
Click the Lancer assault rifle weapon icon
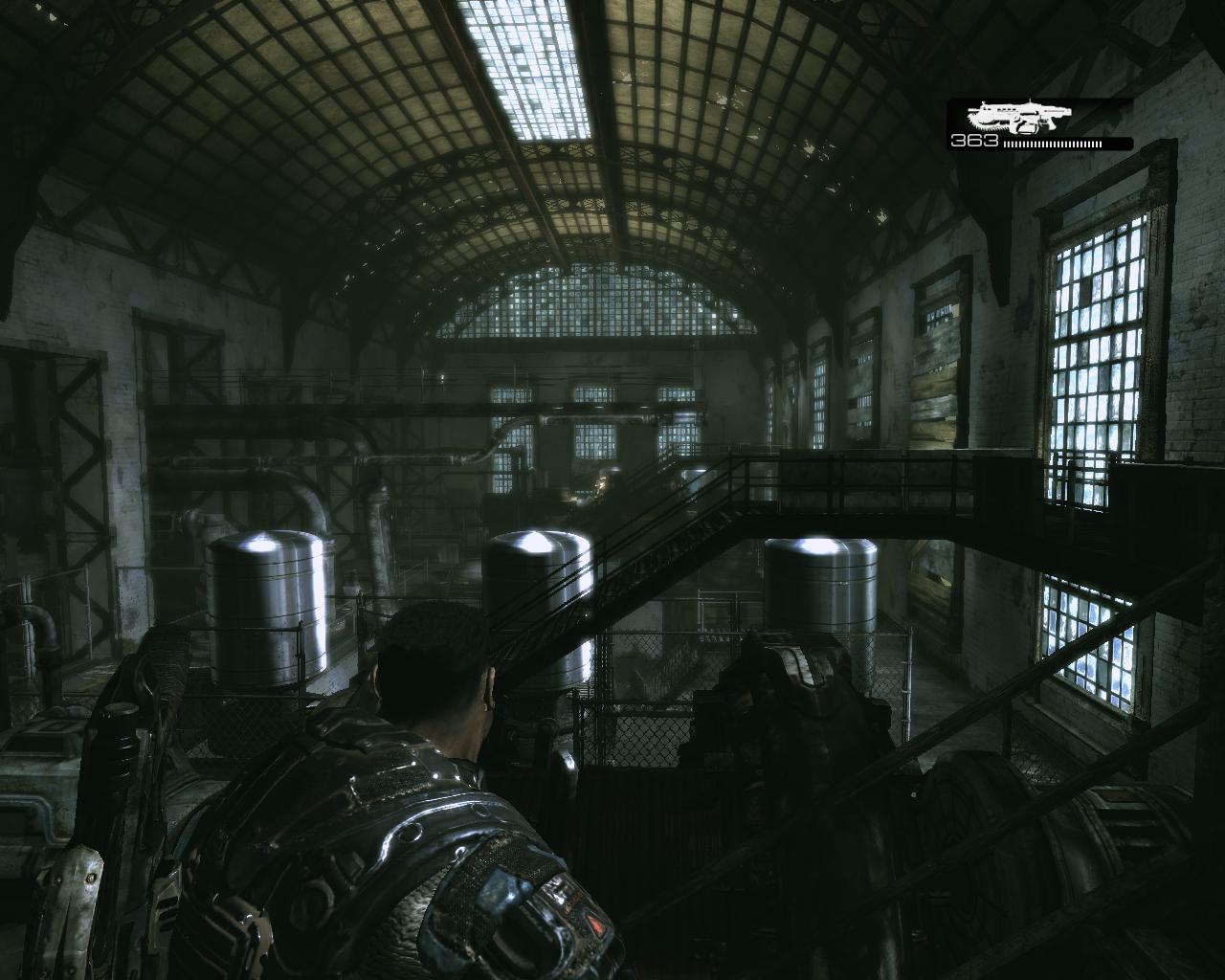tap(1015, 118)
